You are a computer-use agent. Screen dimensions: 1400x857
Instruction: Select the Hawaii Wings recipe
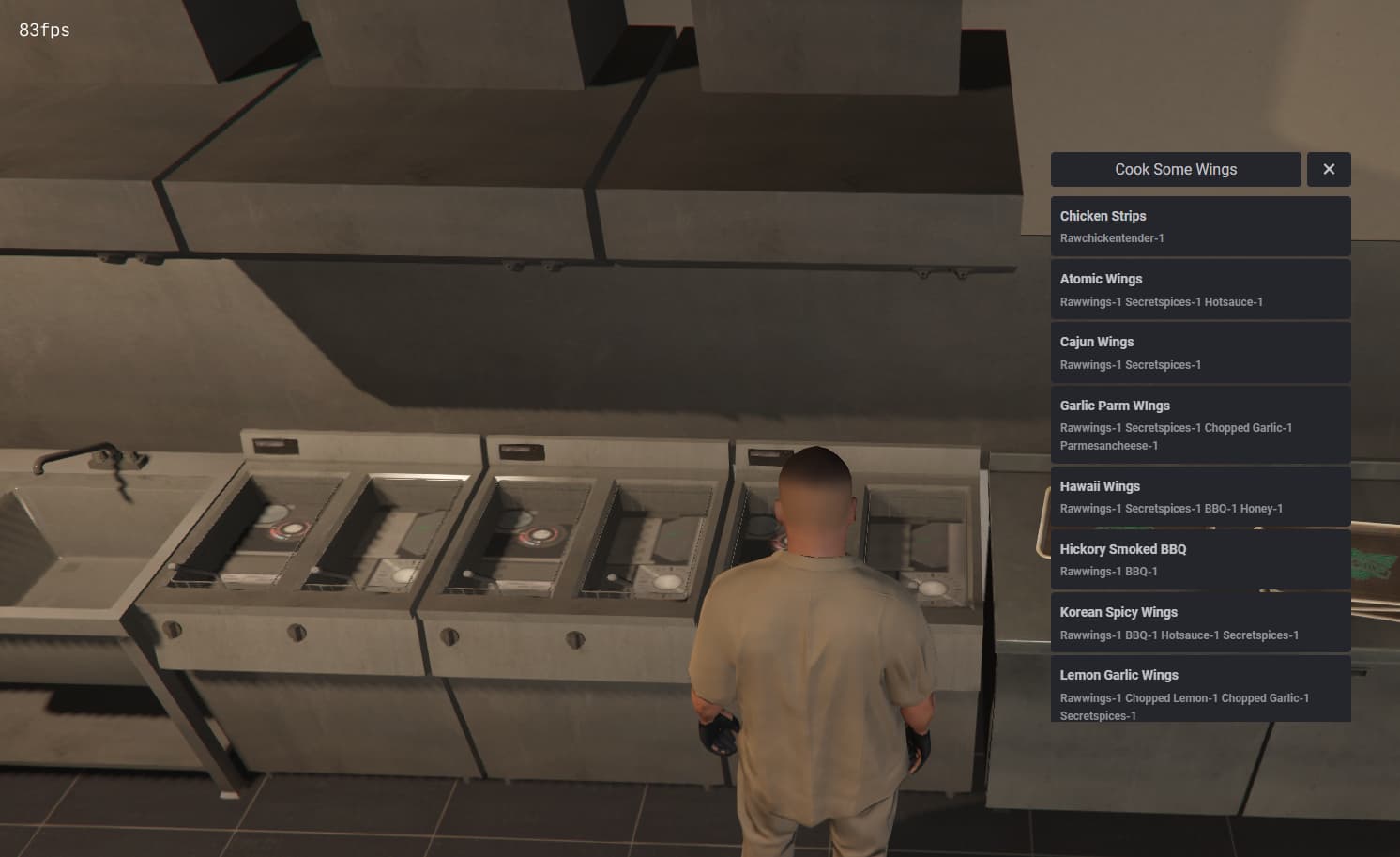coord(1100,486)
